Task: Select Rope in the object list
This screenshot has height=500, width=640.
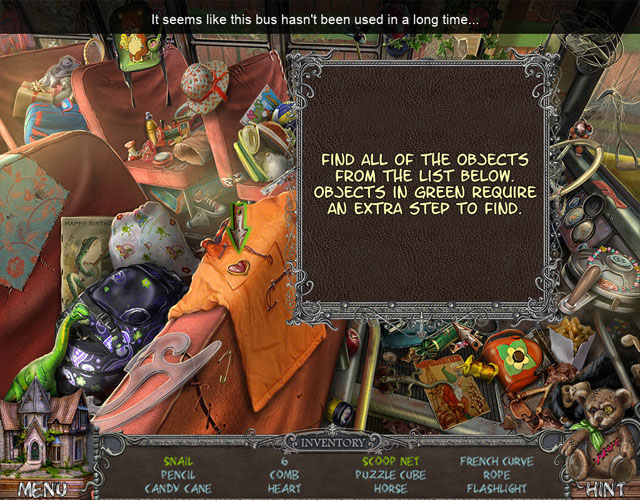Action: point(496,474)
